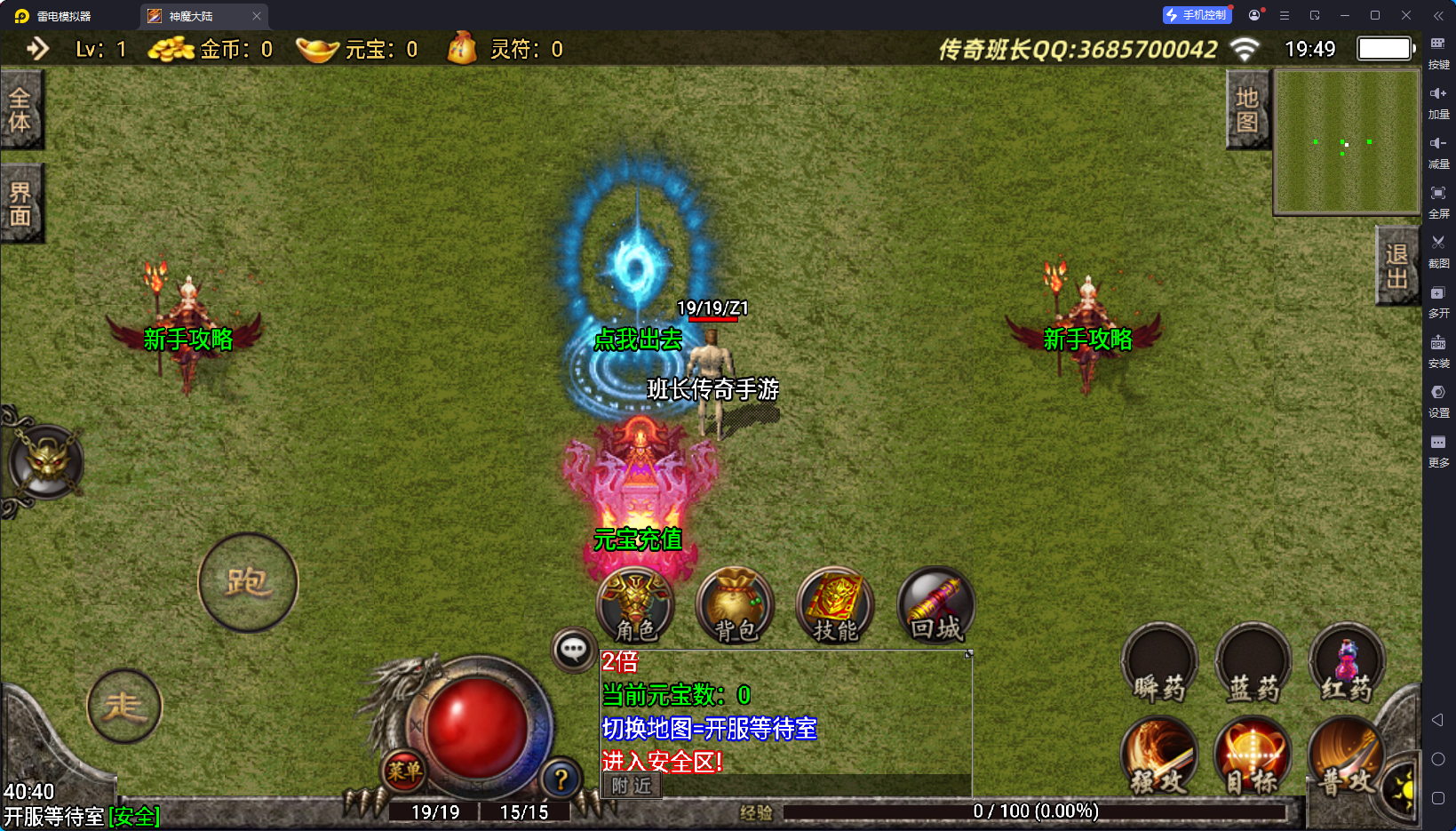Screen dimensions: 1456x831
Task: Use the 回城 return-to-town scroll
Action: 936,605
